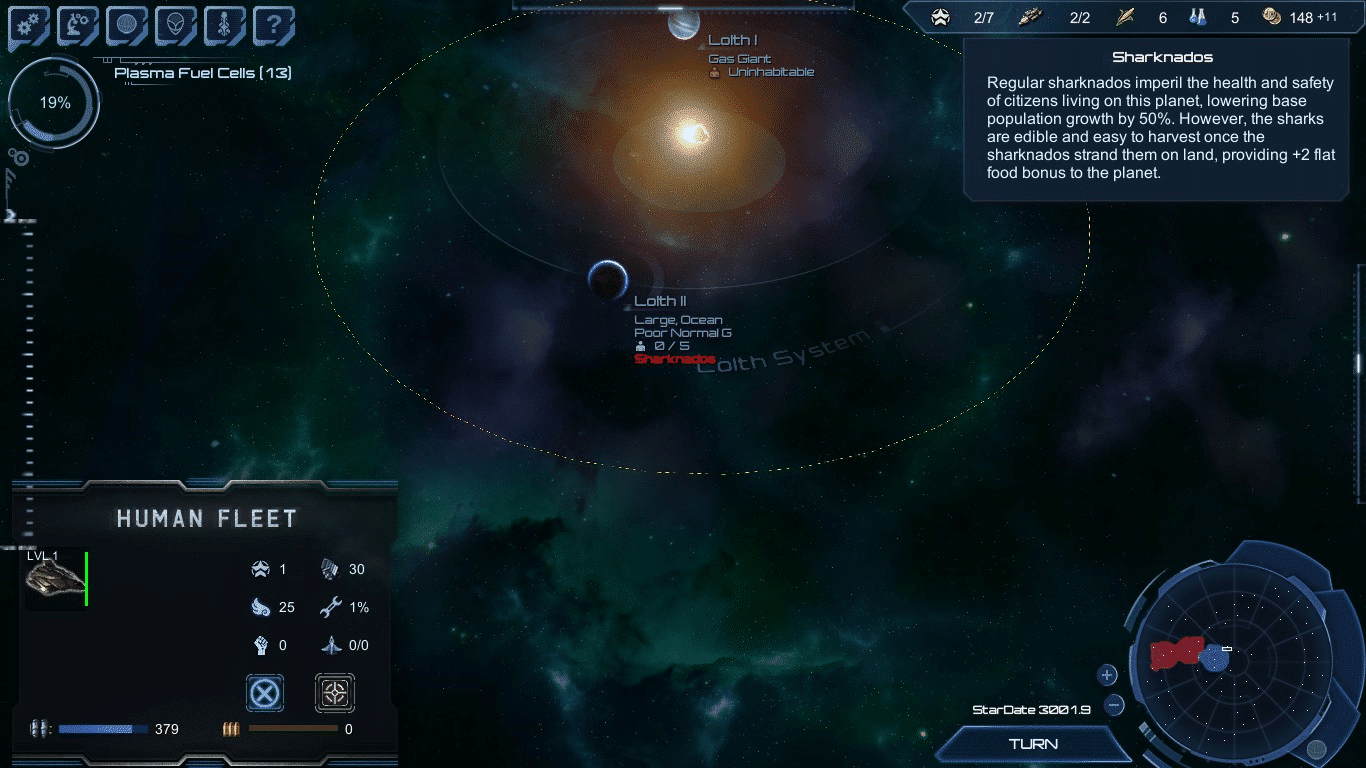Screen dimensions: 1366x768
Task: Select the Lolth I gas giant label
Action: [x=733, y=40]
